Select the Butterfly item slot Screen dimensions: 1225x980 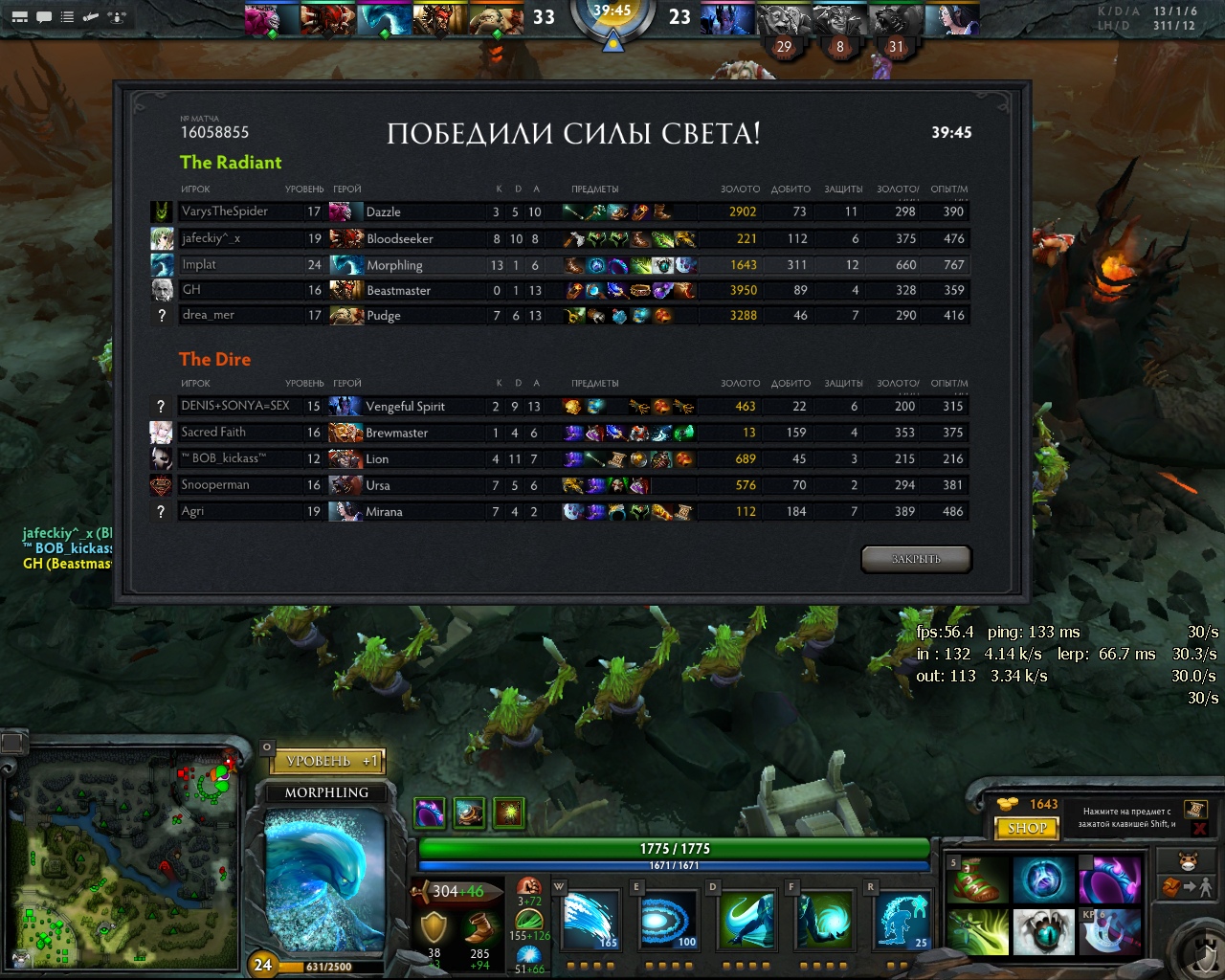pos(977,931)
